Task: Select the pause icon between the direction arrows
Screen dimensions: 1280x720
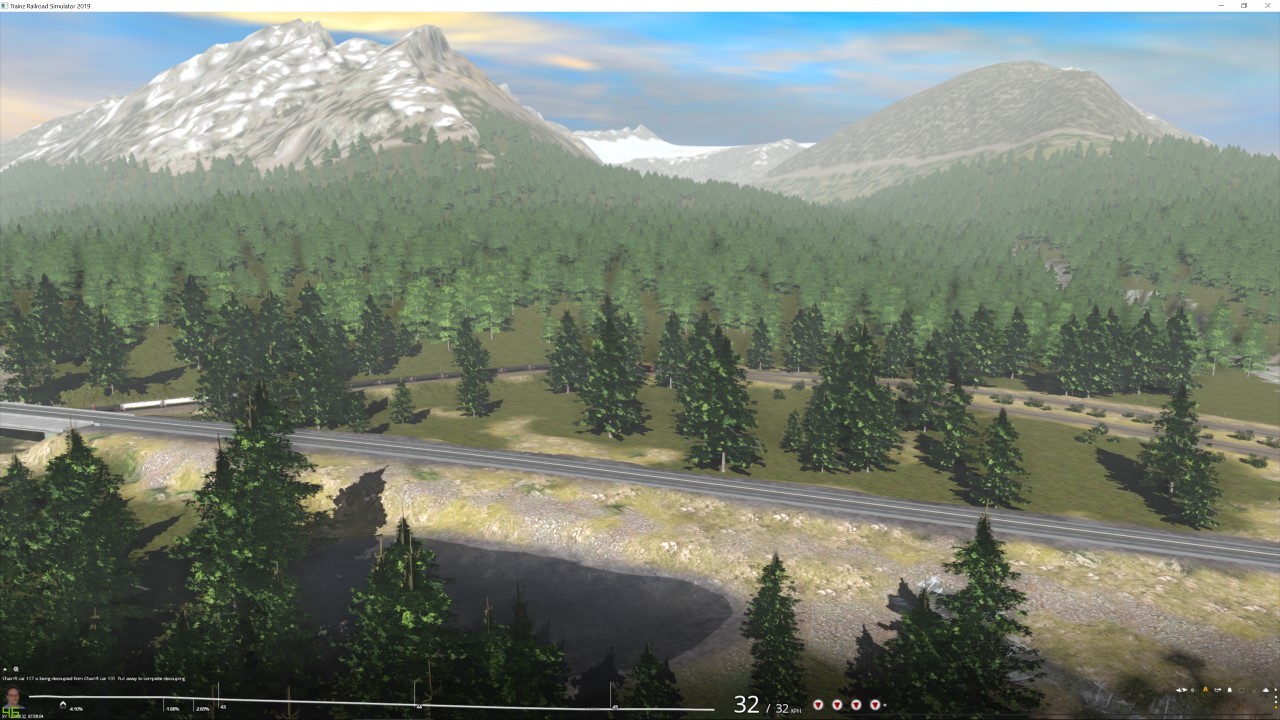Action: [x=1192, y=690]
